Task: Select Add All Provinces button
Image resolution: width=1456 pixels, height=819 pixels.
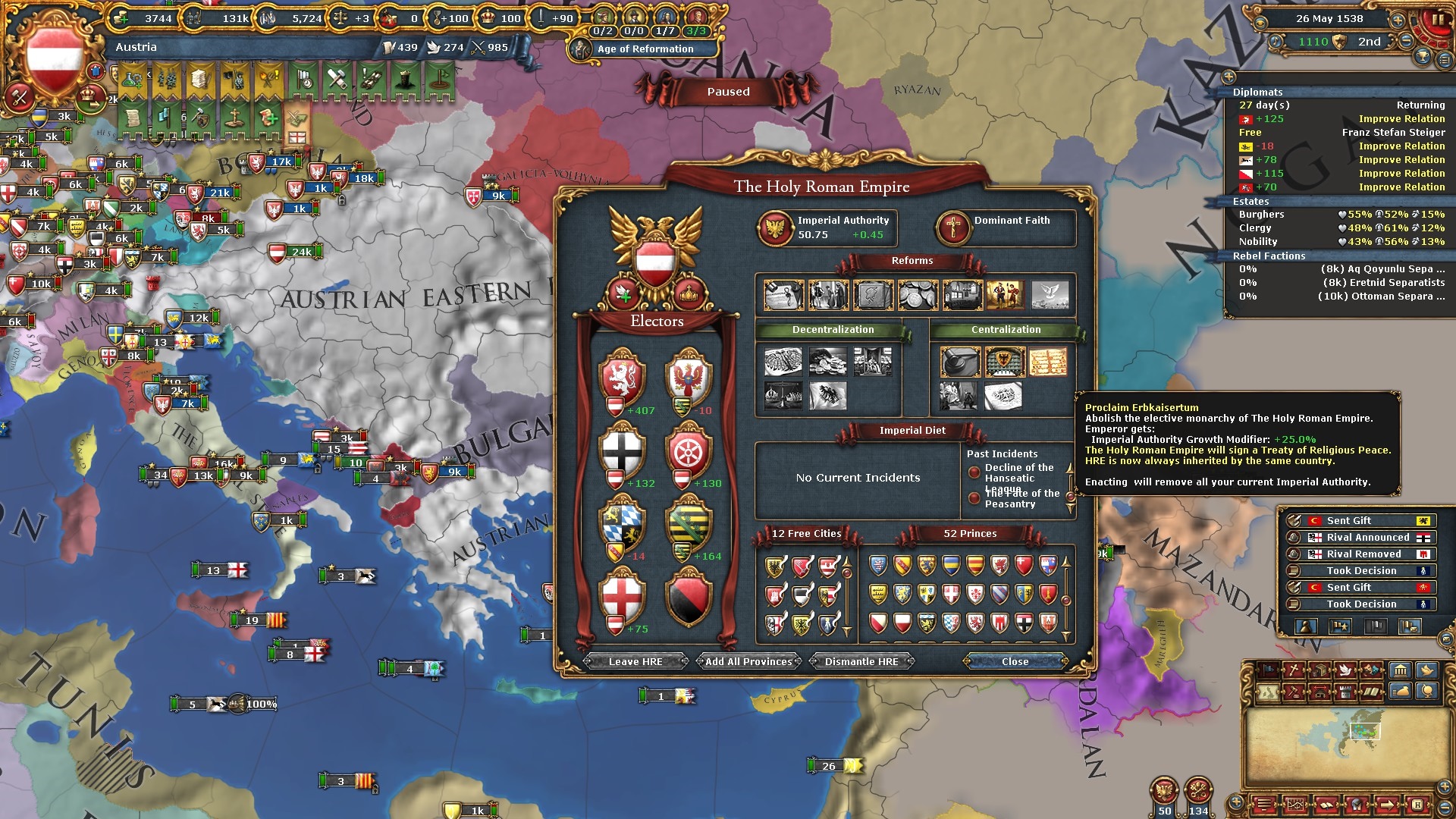Action: (x=748, y=661)
